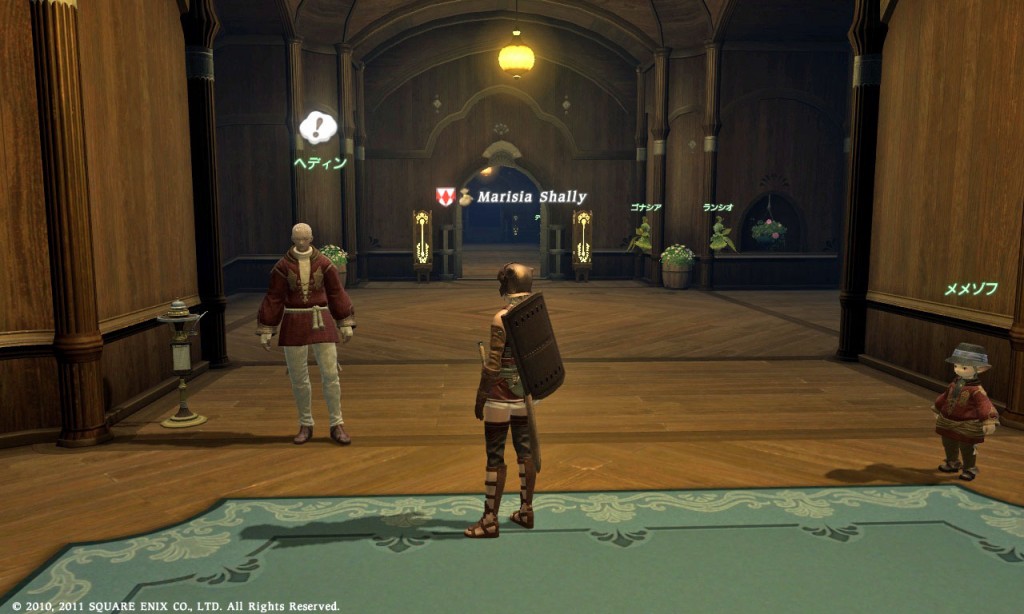The image size is (1024, 614).
Task: Target the Marisia Shally nameplate
Action: tap(531, 197)
